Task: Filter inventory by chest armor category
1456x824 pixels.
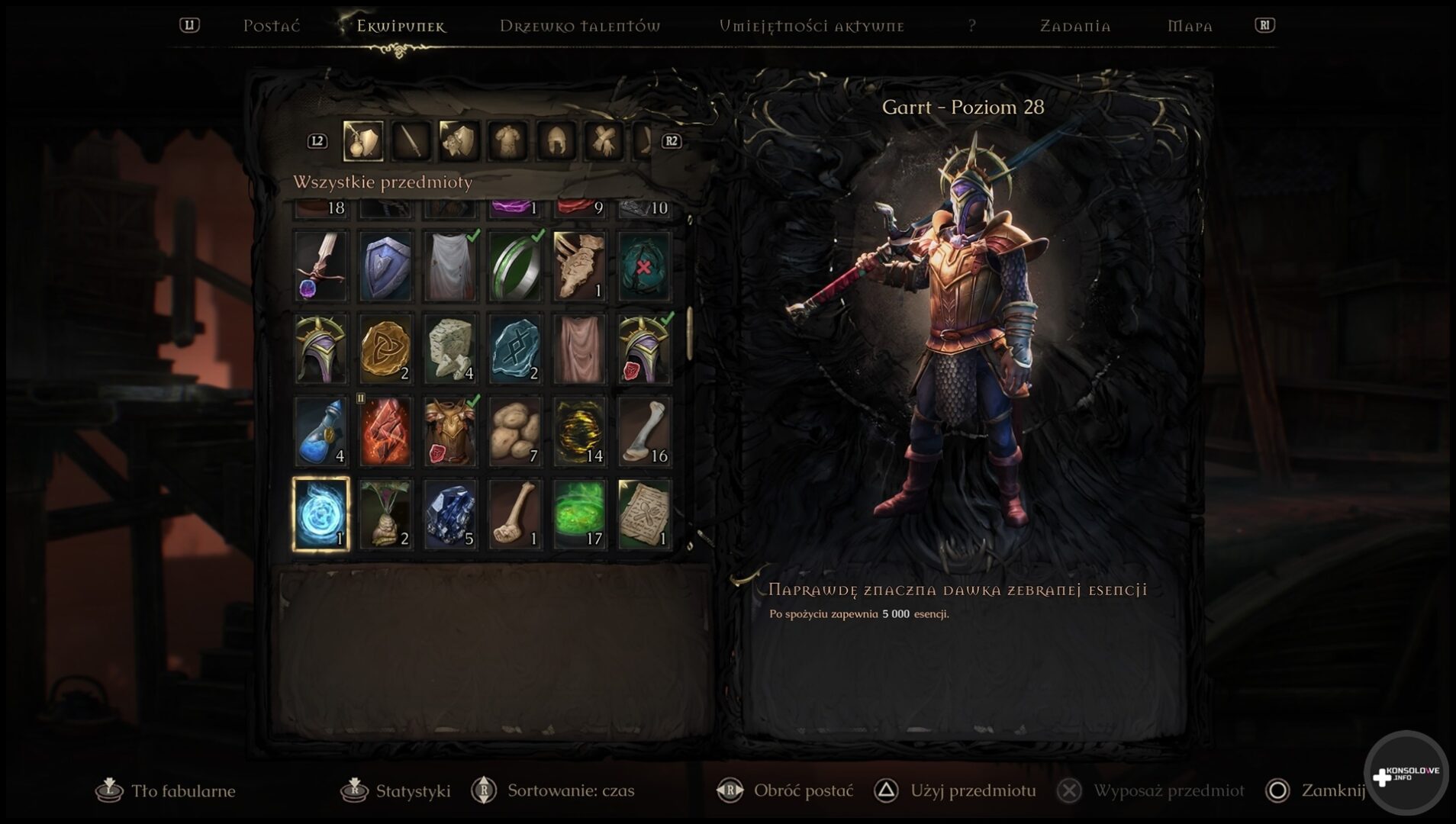Action: [x=508, y=141]
